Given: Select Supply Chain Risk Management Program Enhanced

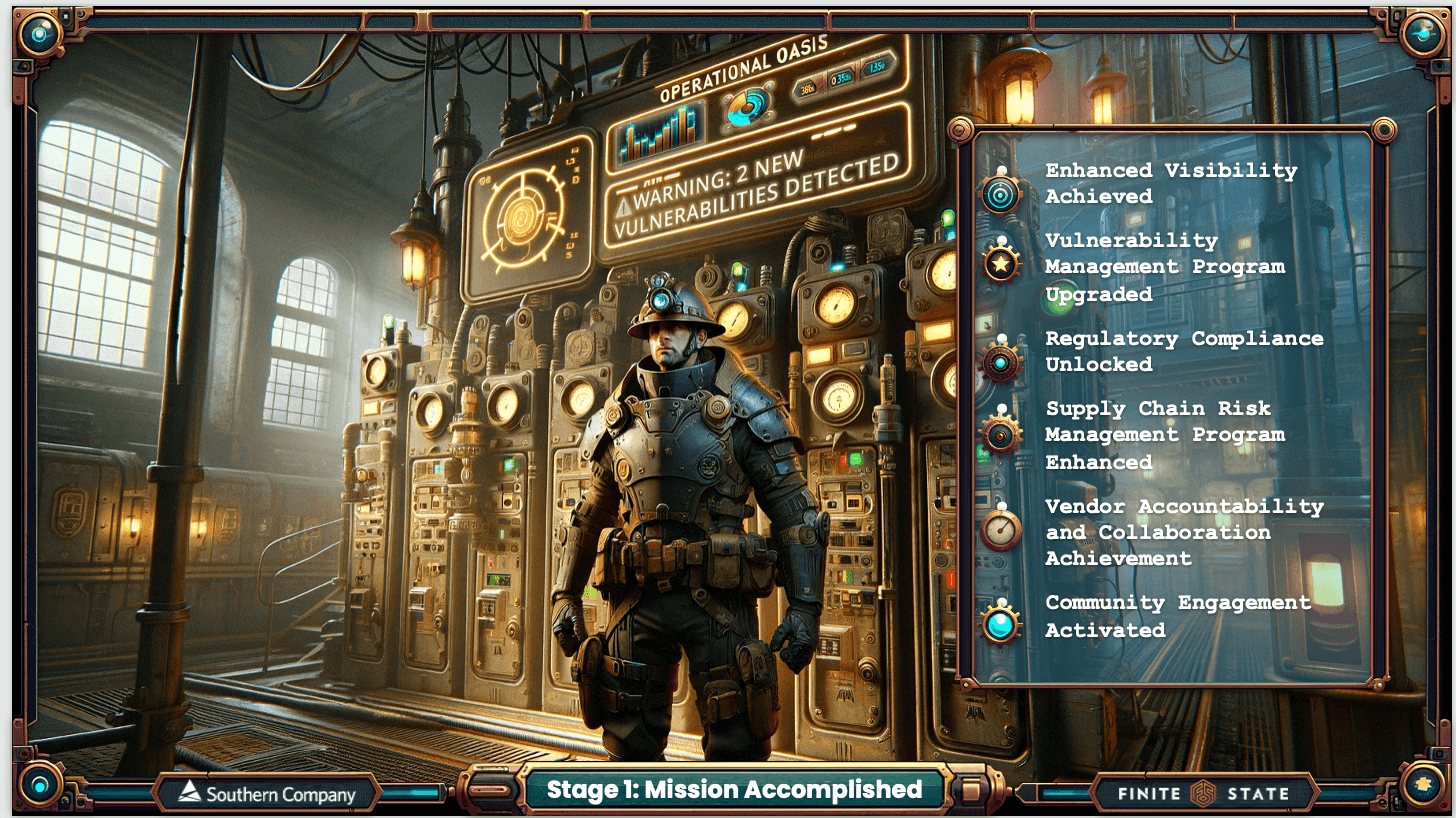Looking at the screenshot, I should point(1164,435).
